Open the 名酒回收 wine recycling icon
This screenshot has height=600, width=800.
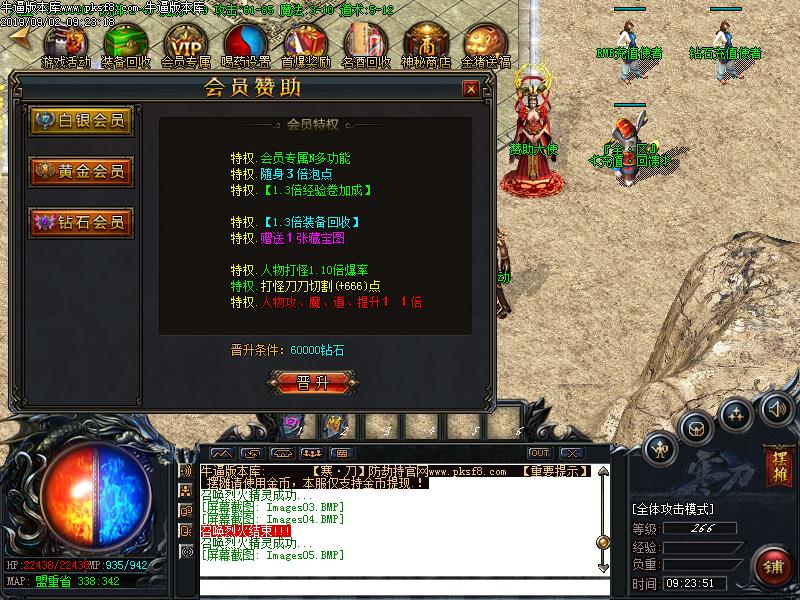click(366, 43)
